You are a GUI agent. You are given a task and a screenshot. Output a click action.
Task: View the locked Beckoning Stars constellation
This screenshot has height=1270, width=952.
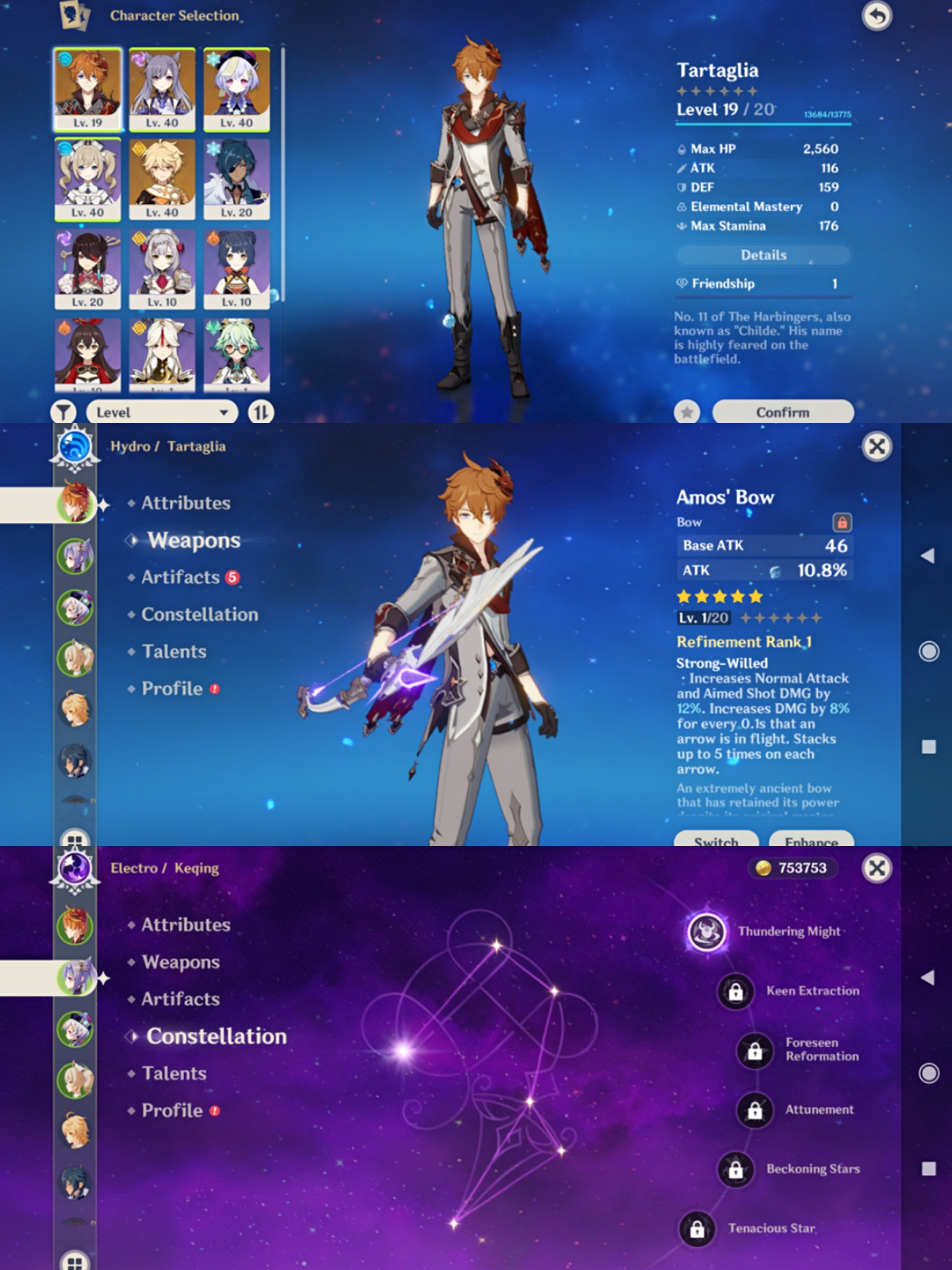(x=736, y=1169)
